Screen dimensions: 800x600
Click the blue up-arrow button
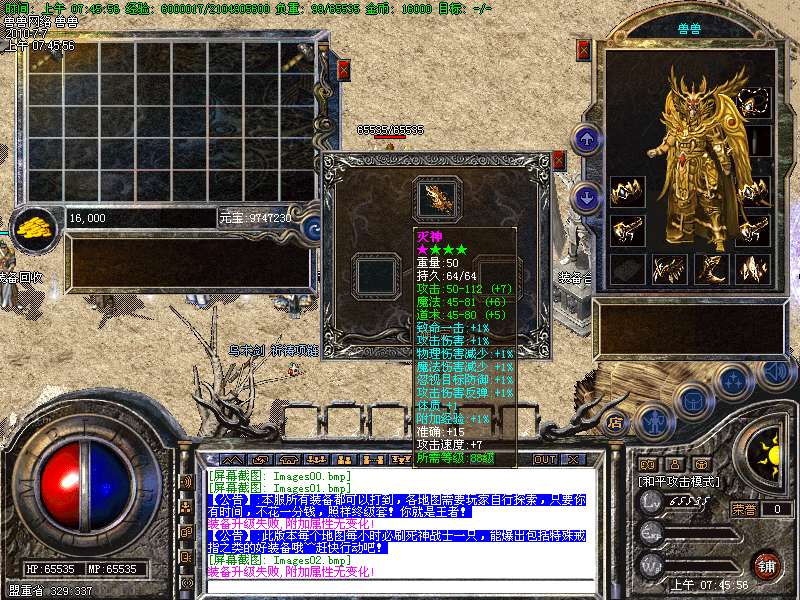[589, 138]
